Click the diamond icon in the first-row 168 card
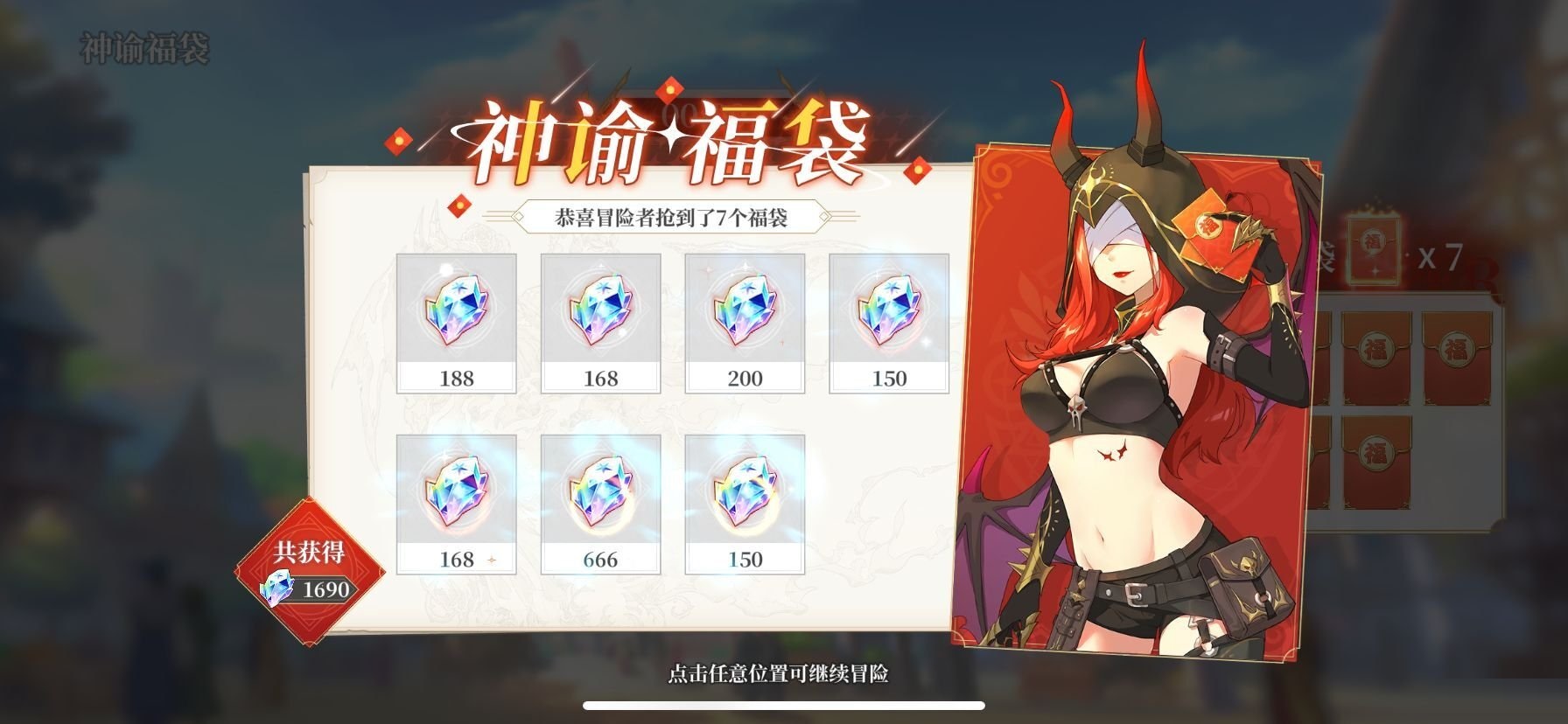This screenshot has width=1568, height=724. [x=599, y=315]
